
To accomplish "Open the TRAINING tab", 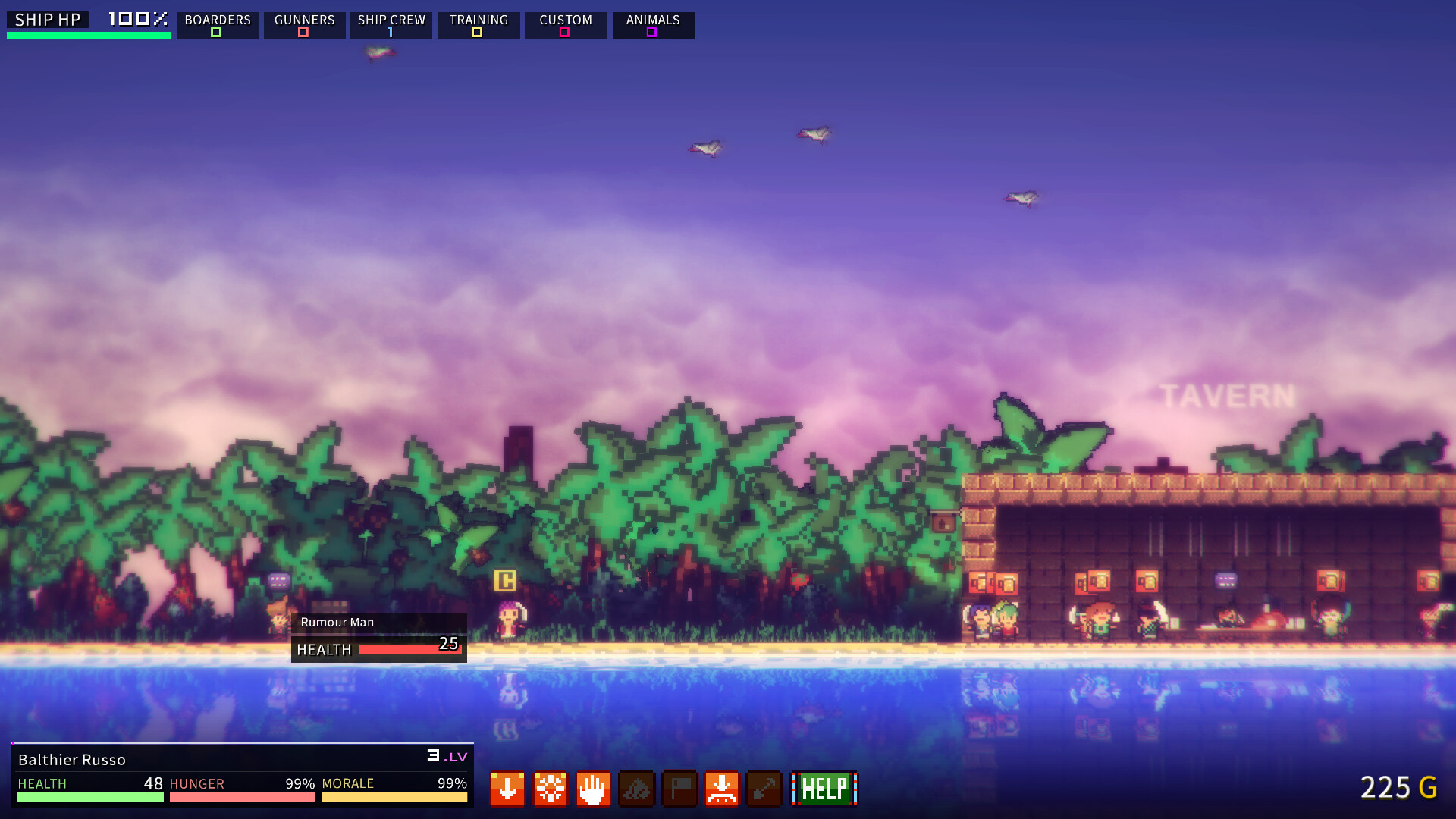I will click(479, 20).
